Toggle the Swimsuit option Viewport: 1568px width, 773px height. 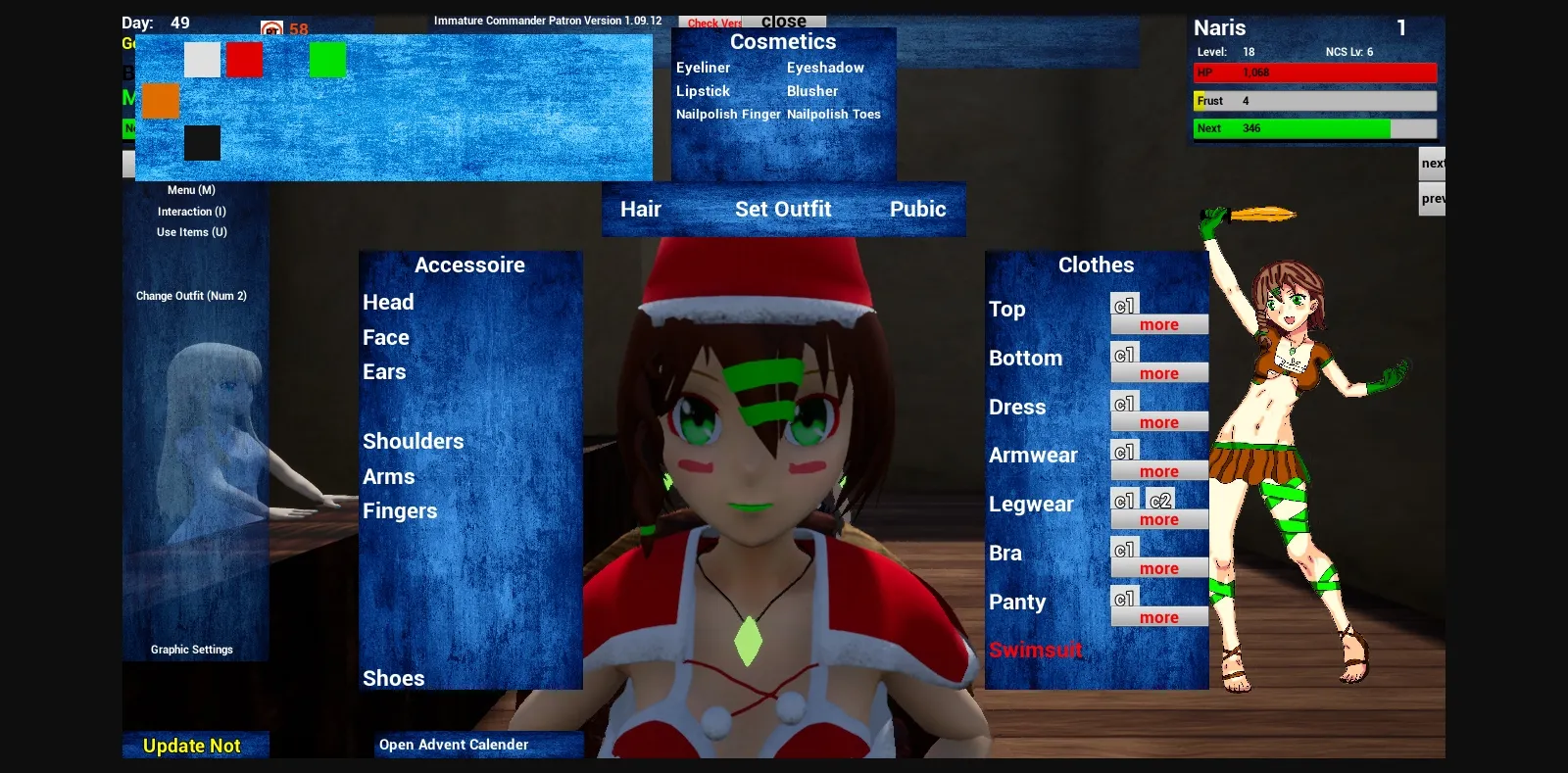click(x=1035, y=650)
